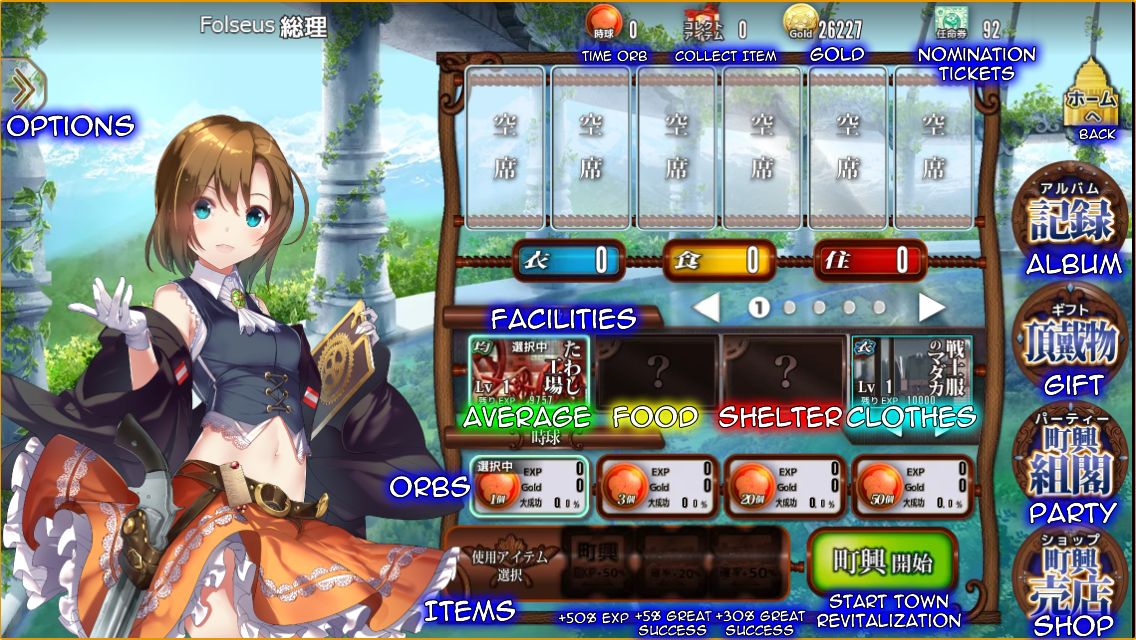Screen dimensions: 1136x640
Task: Choose the 3-orb option
Action: [x=656, y=488]
